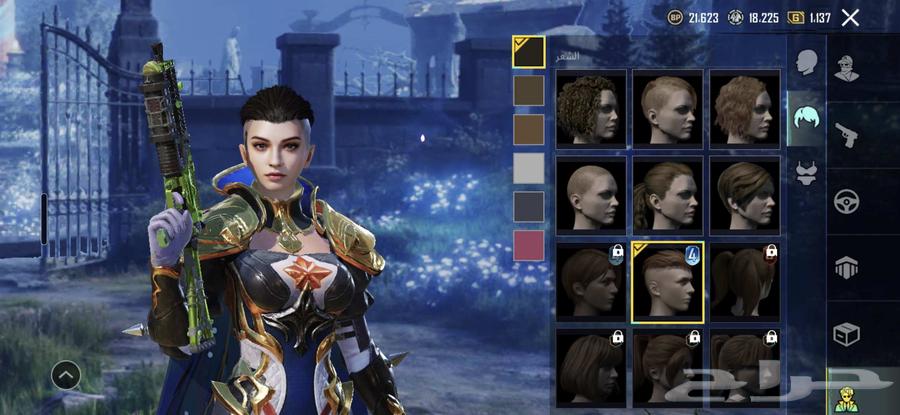Viewport: 900px width, 415px height.
Task: Choose the short blonde undercut hairstyle
Action: (x=668, y=108)
